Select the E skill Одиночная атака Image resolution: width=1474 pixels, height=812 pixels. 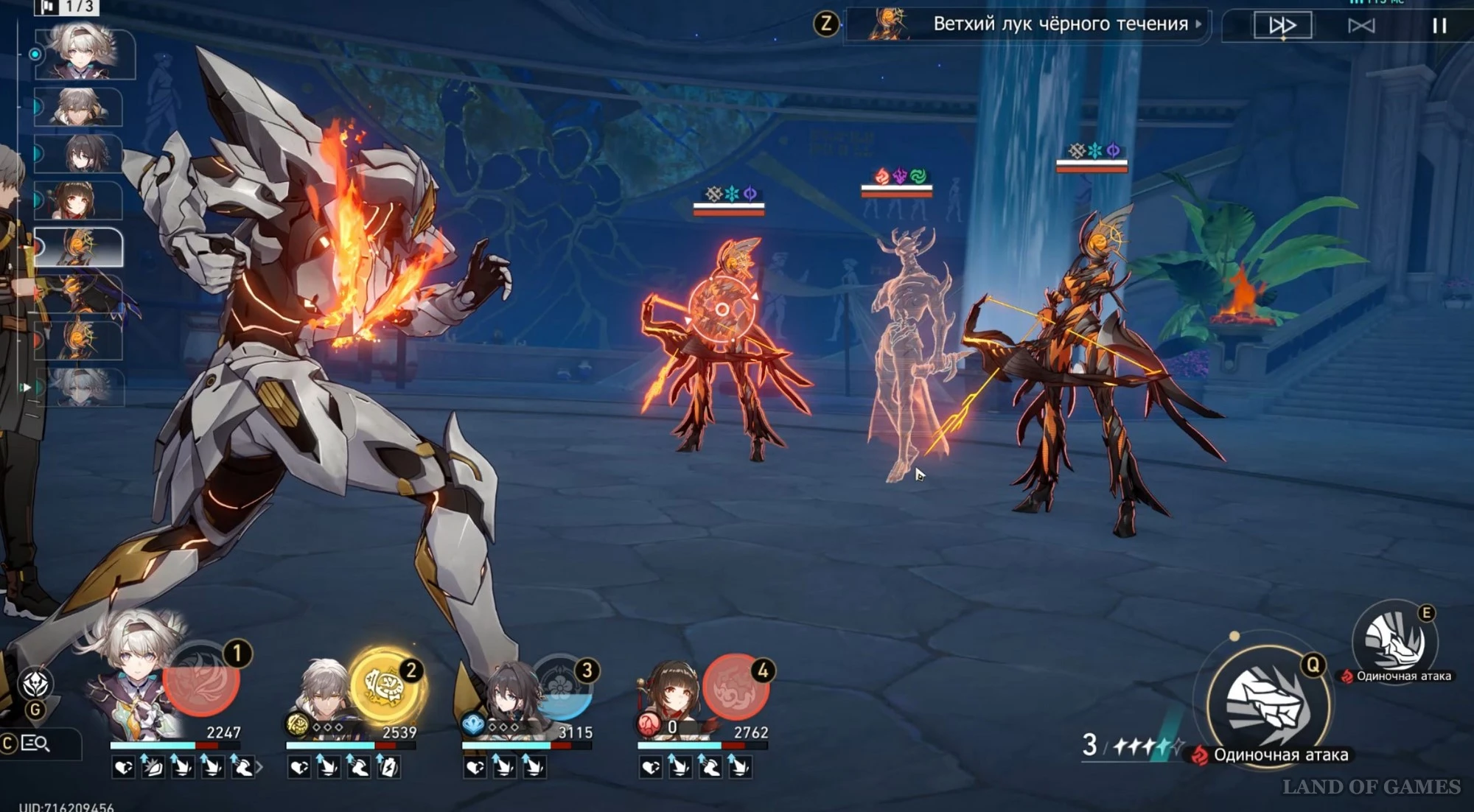pos(1394,641)
